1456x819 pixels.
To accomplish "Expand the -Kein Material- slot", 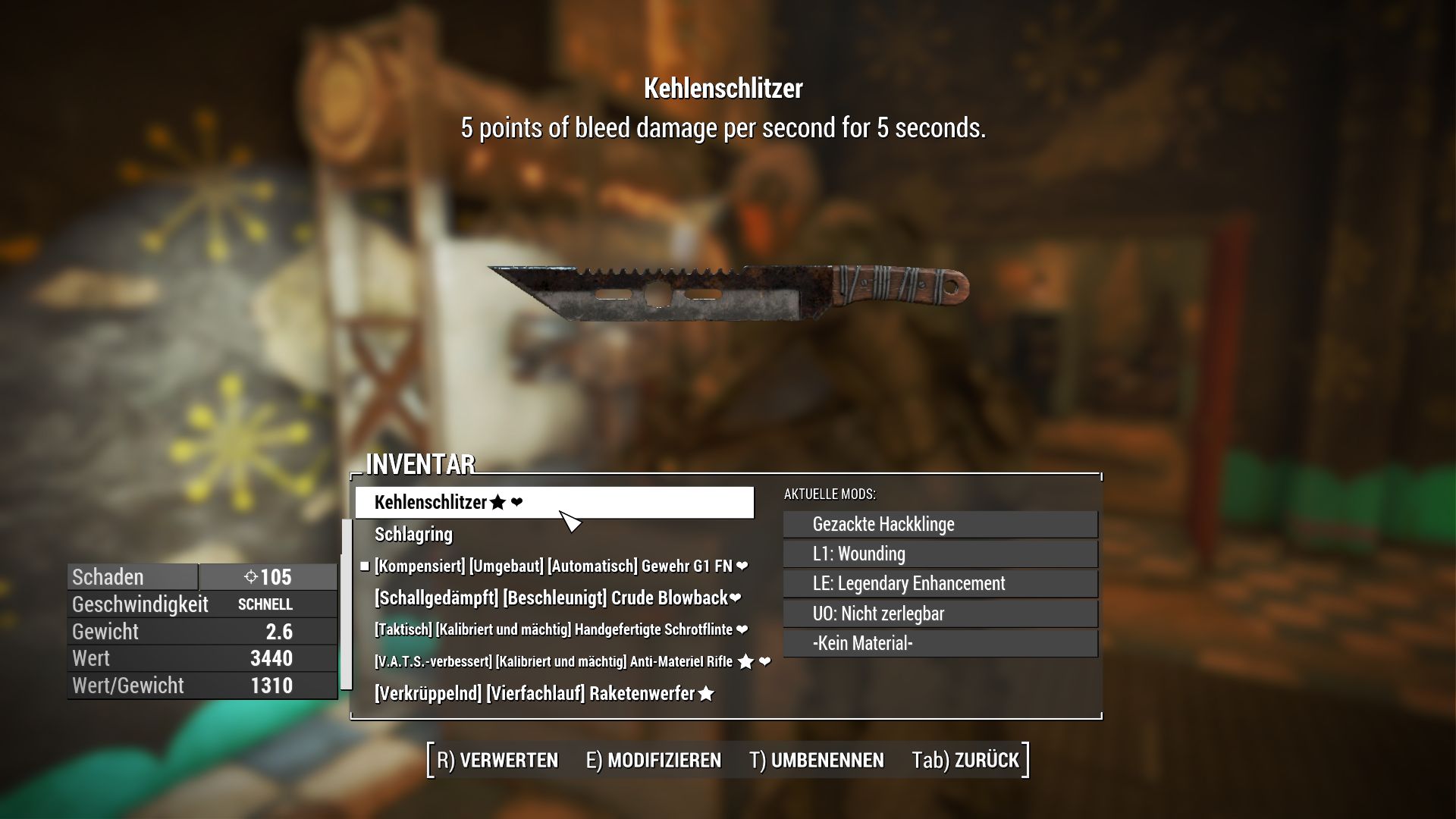I will (940, 643).
